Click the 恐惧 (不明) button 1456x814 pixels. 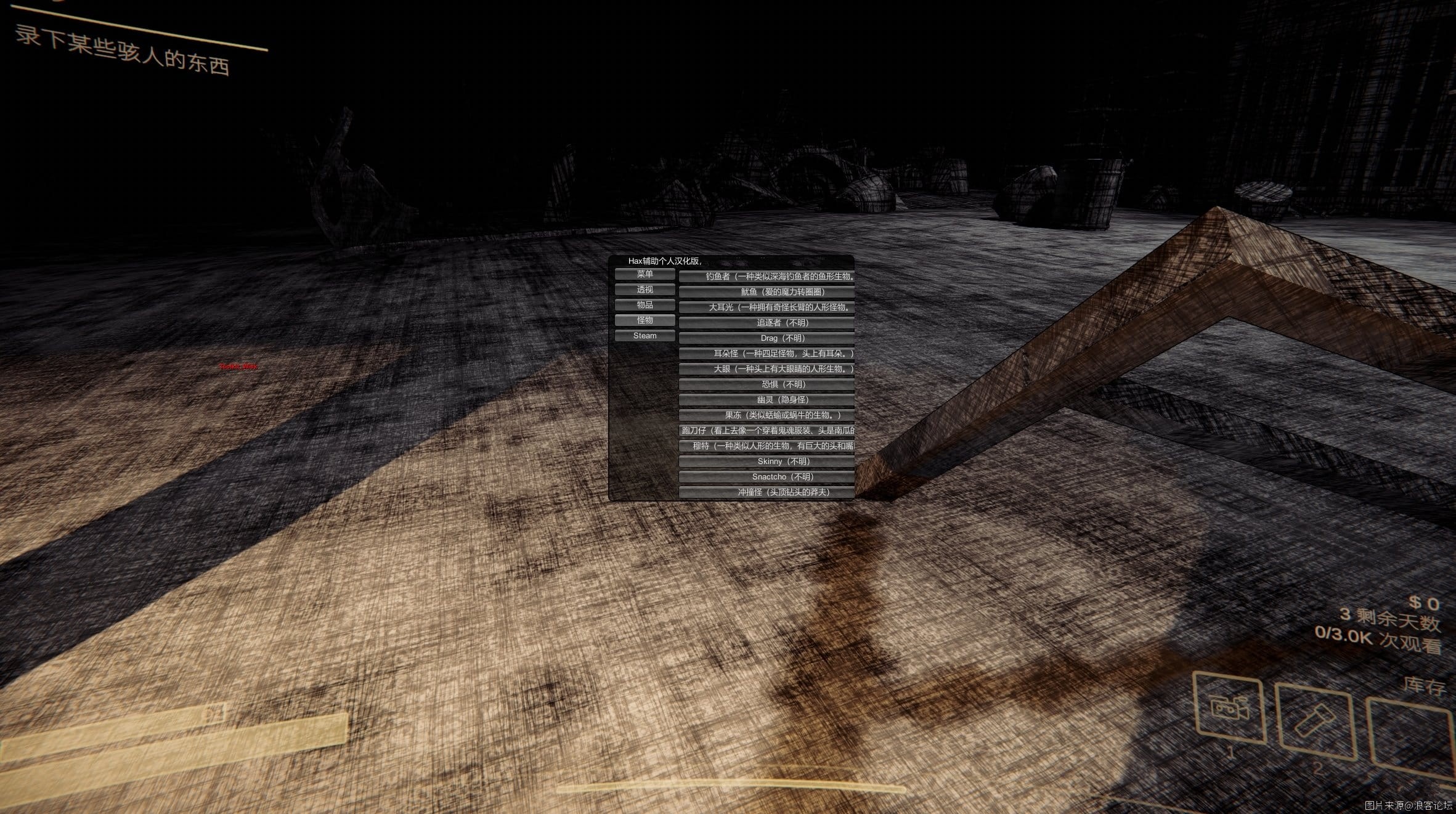tap(767, 385)
